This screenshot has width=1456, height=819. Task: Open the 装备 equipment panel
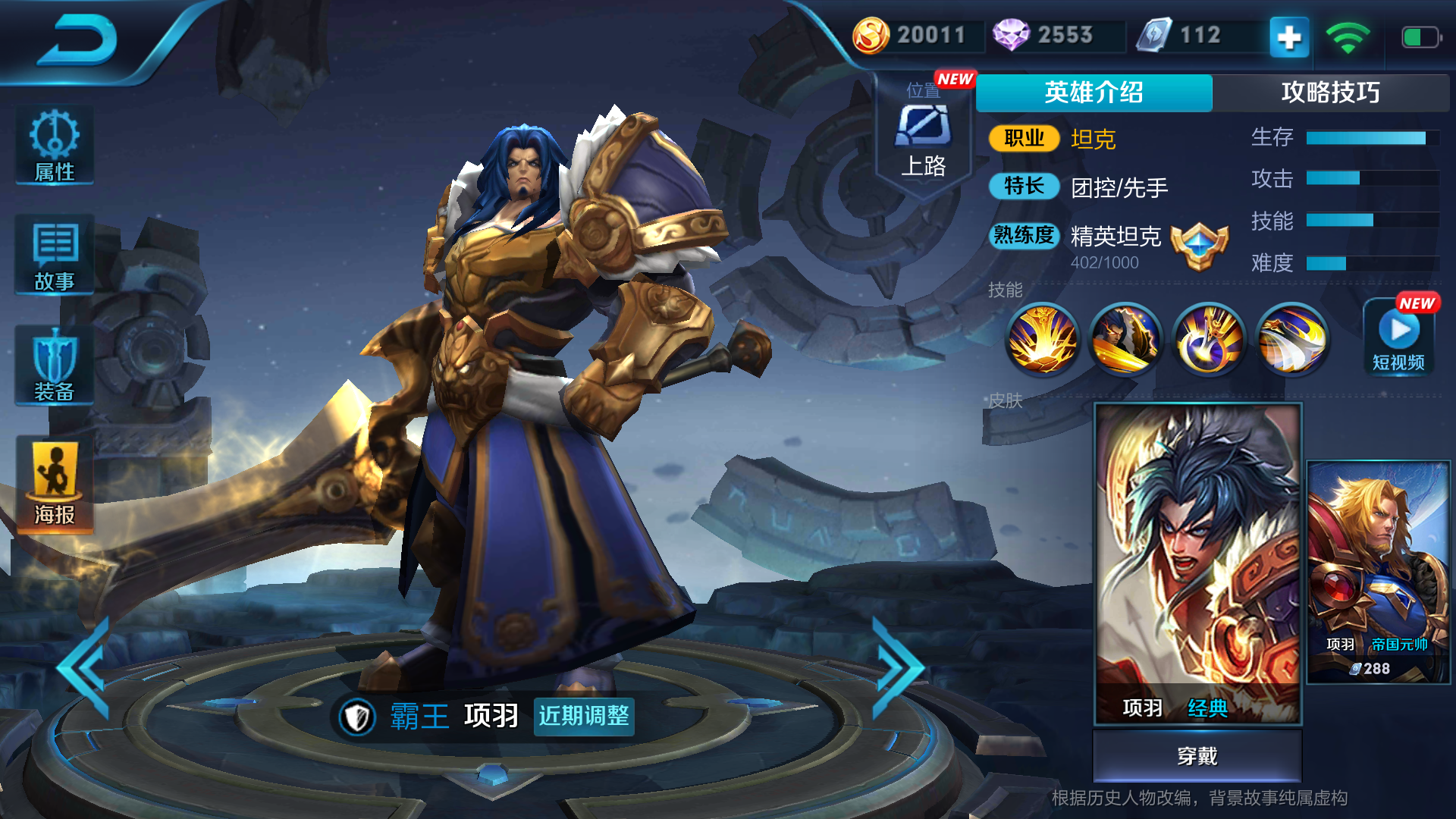(x=55, y=366)
